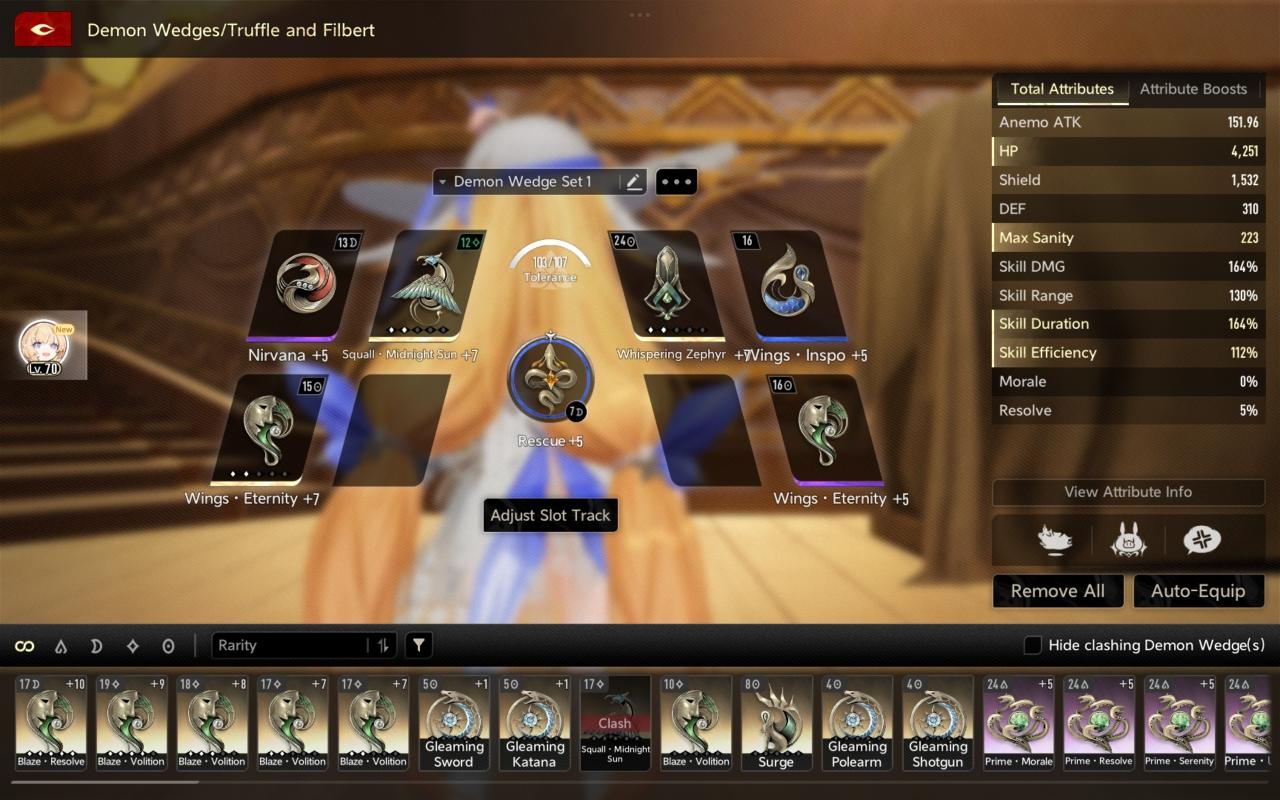
Task: Activate Auto-Equip
Action: (1198, 591)
